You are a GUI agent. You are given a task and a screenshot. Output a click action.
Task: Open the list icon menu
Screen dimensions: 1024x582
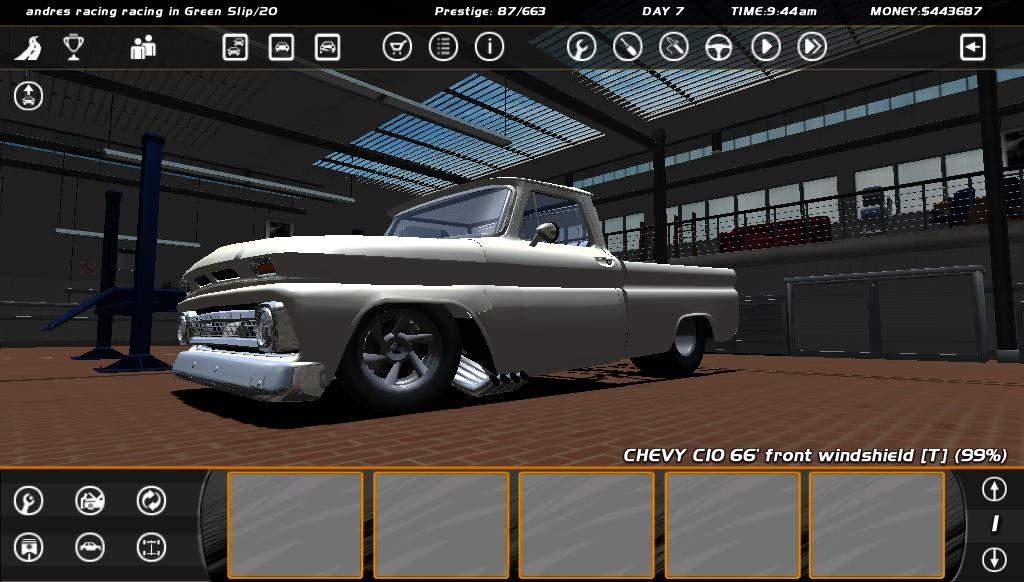443,47
